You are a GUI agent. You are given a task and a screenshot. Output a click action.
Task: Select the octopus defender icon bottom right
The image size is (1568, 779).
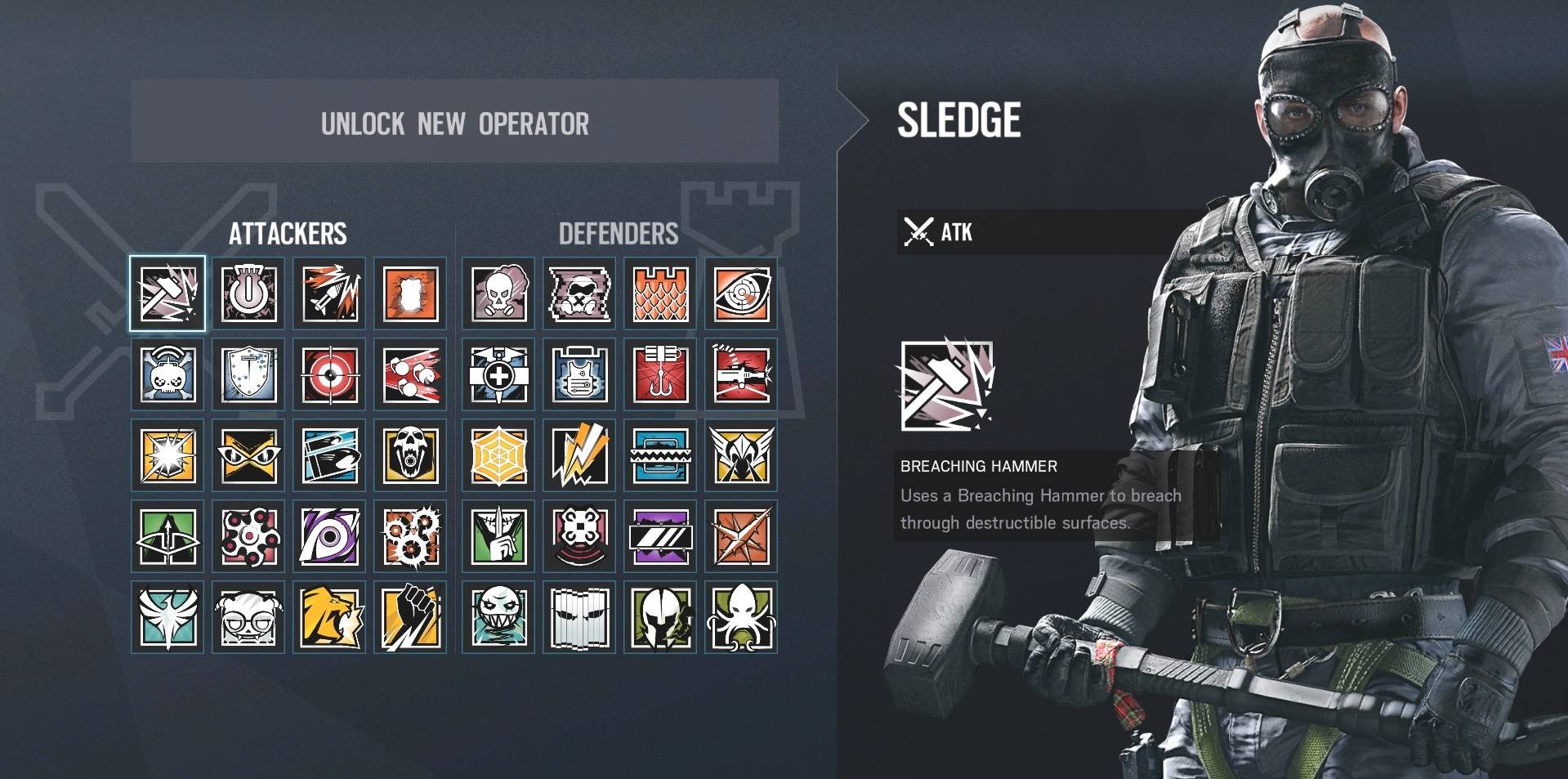click(742, 619)
